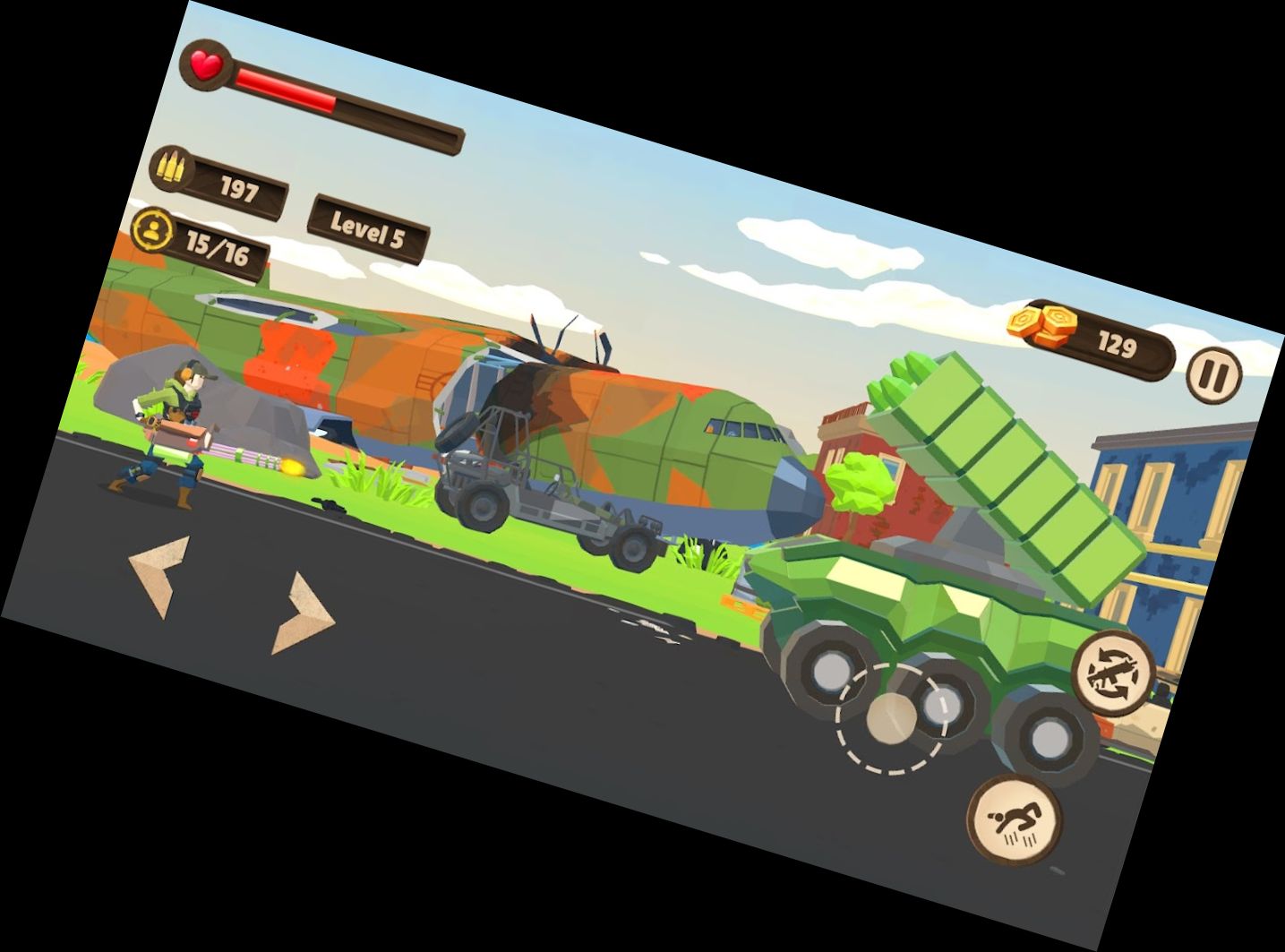Tap the jump button with running figure
The image size is (1285, 952).
pyautogui.click(x=1015, y=818)
